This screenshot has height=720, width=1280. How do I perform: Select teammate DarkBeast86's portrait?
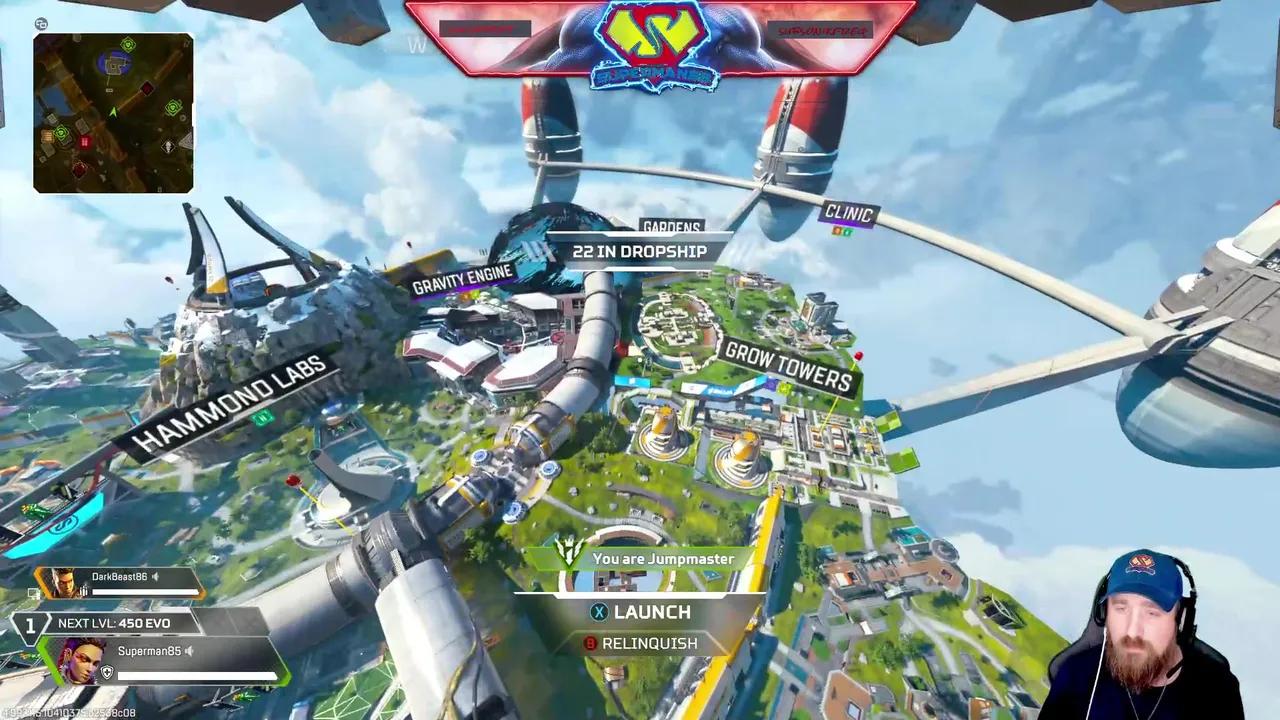(64, 583)
